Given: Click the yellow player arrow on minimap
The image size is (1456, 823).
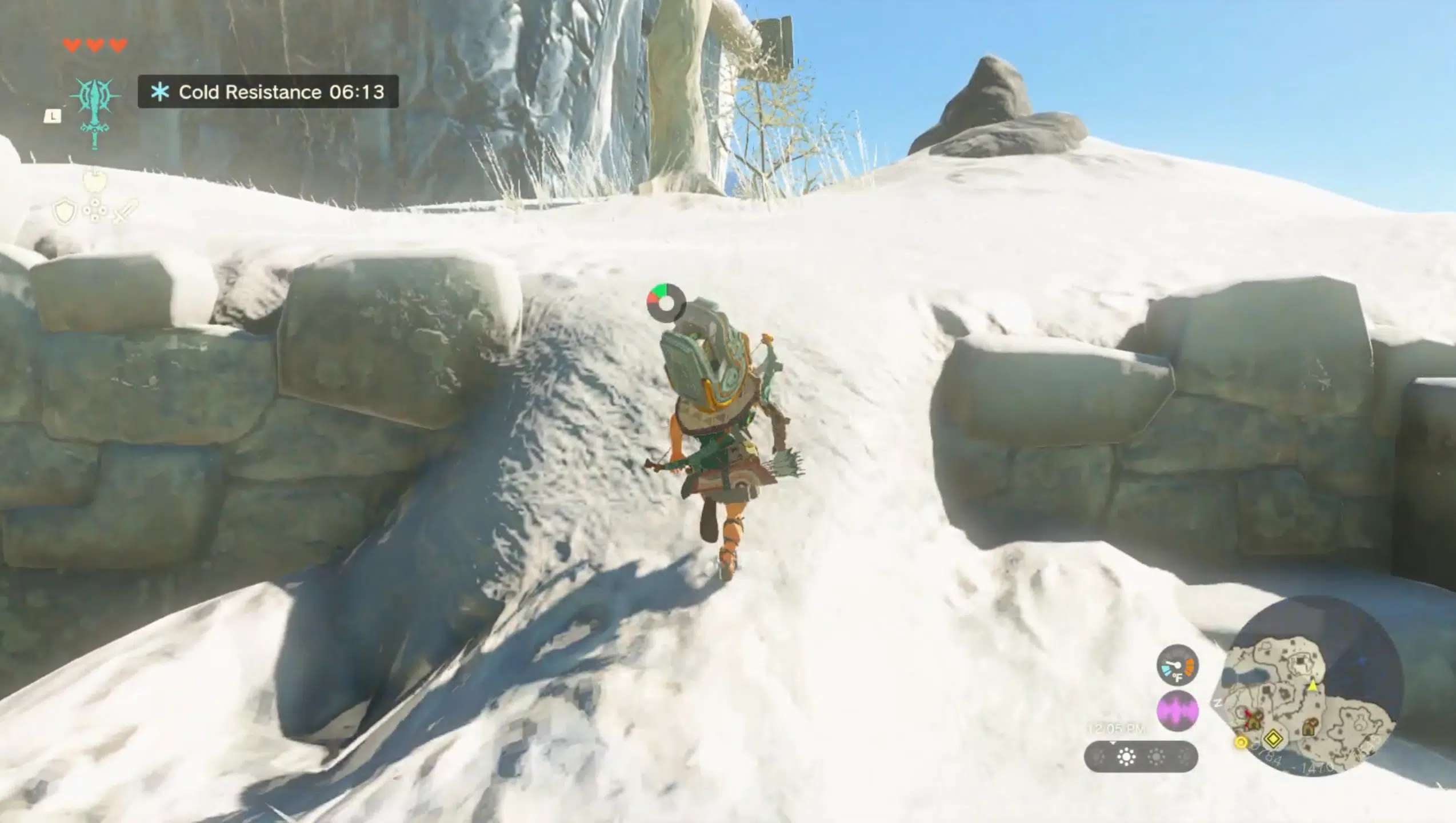Looking at the screenshot, I should (1313, 685).
